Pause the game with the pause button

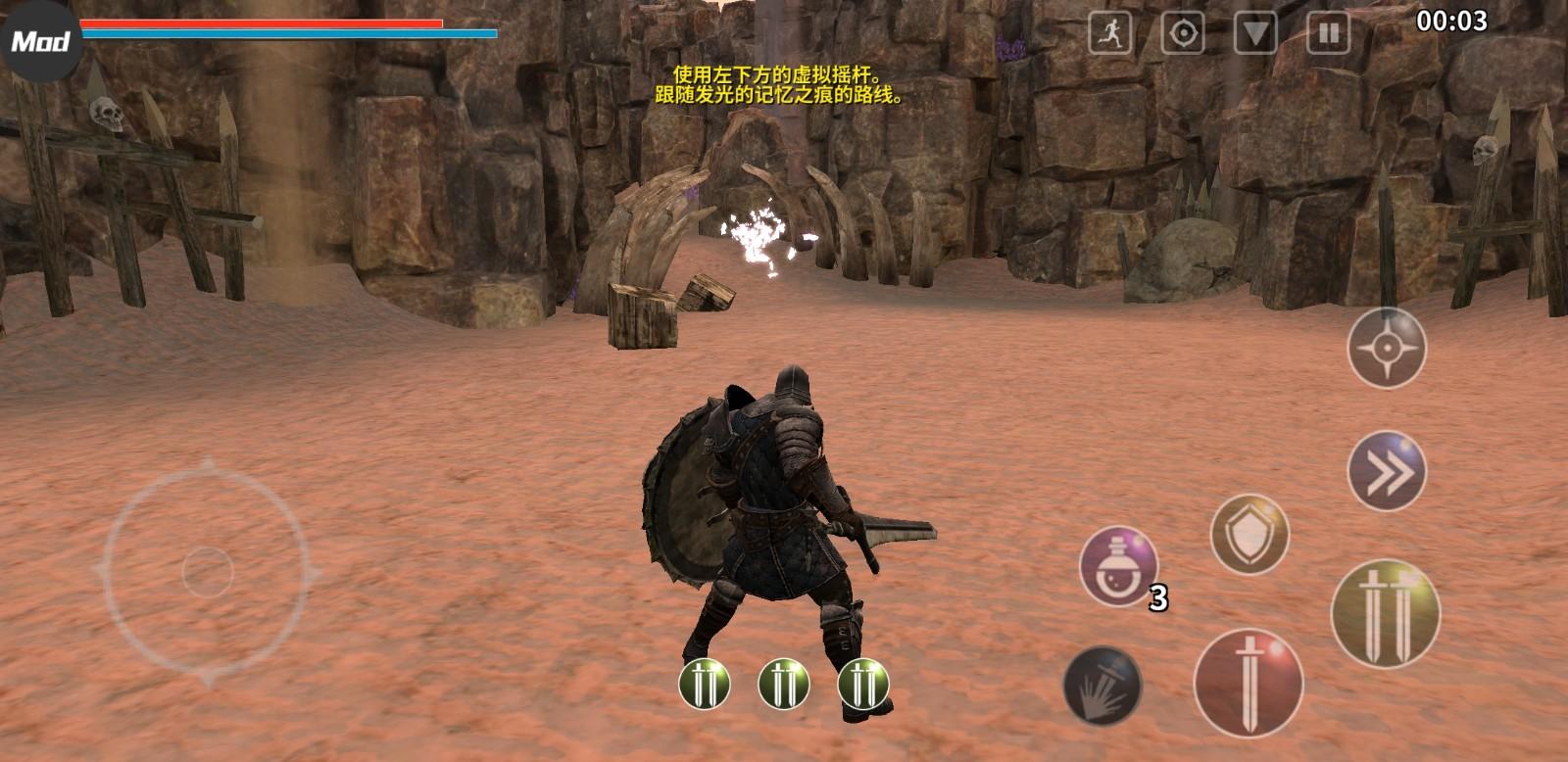tap(1328, 34)
